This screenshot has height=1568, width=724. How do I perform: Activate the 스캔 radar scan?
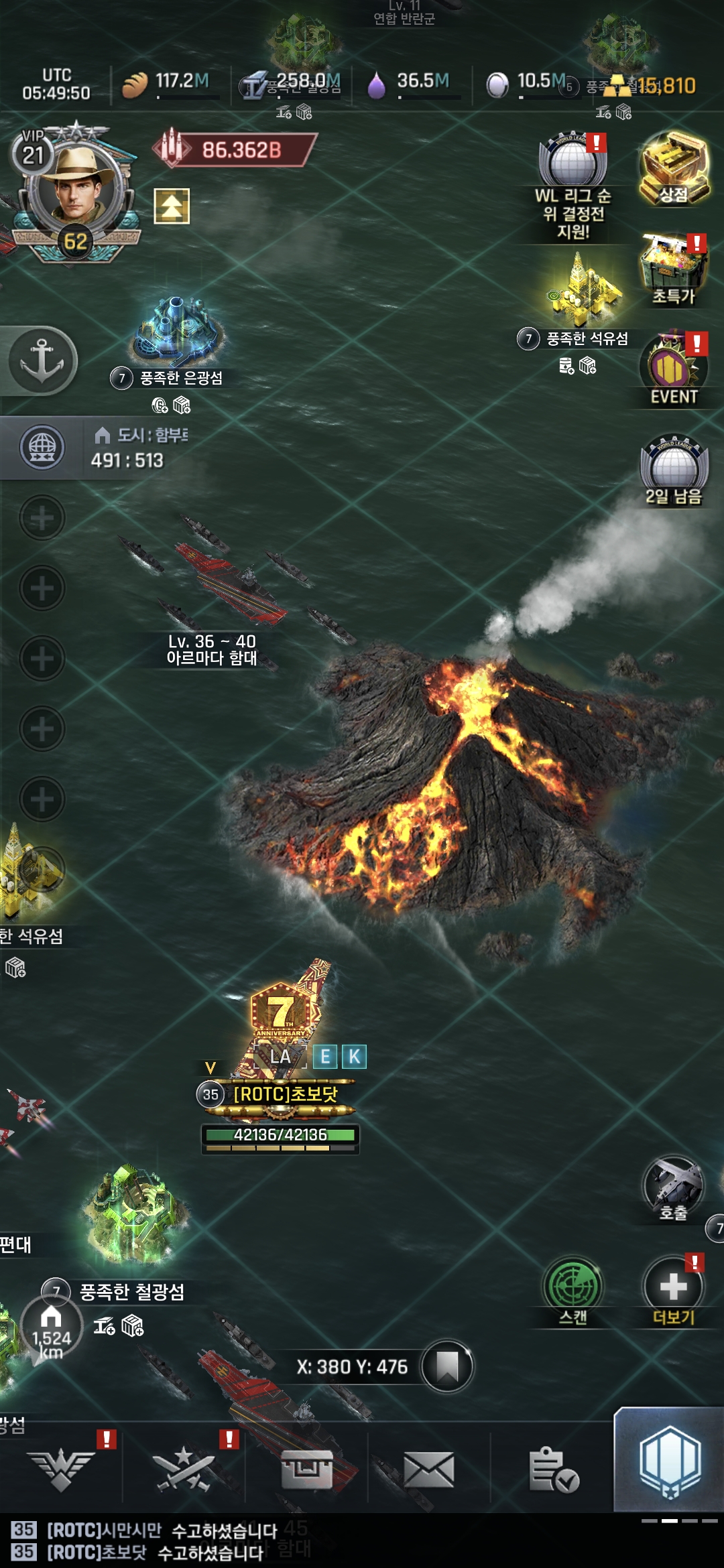pyautogui.click(x=572, y=1290)
